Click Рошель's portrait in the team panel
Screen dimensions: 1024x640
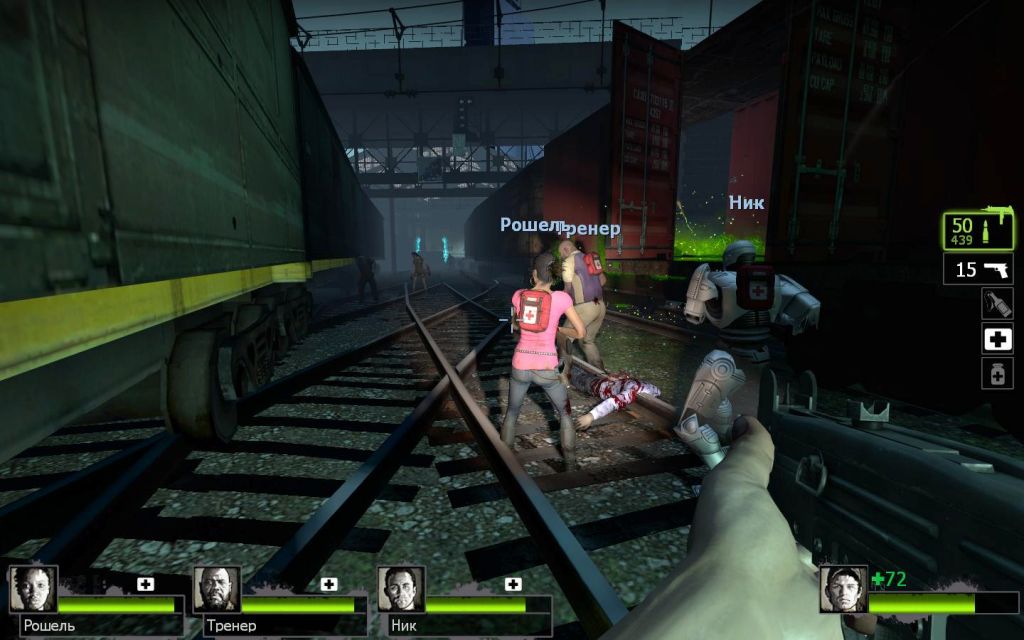tap(33, 589)
